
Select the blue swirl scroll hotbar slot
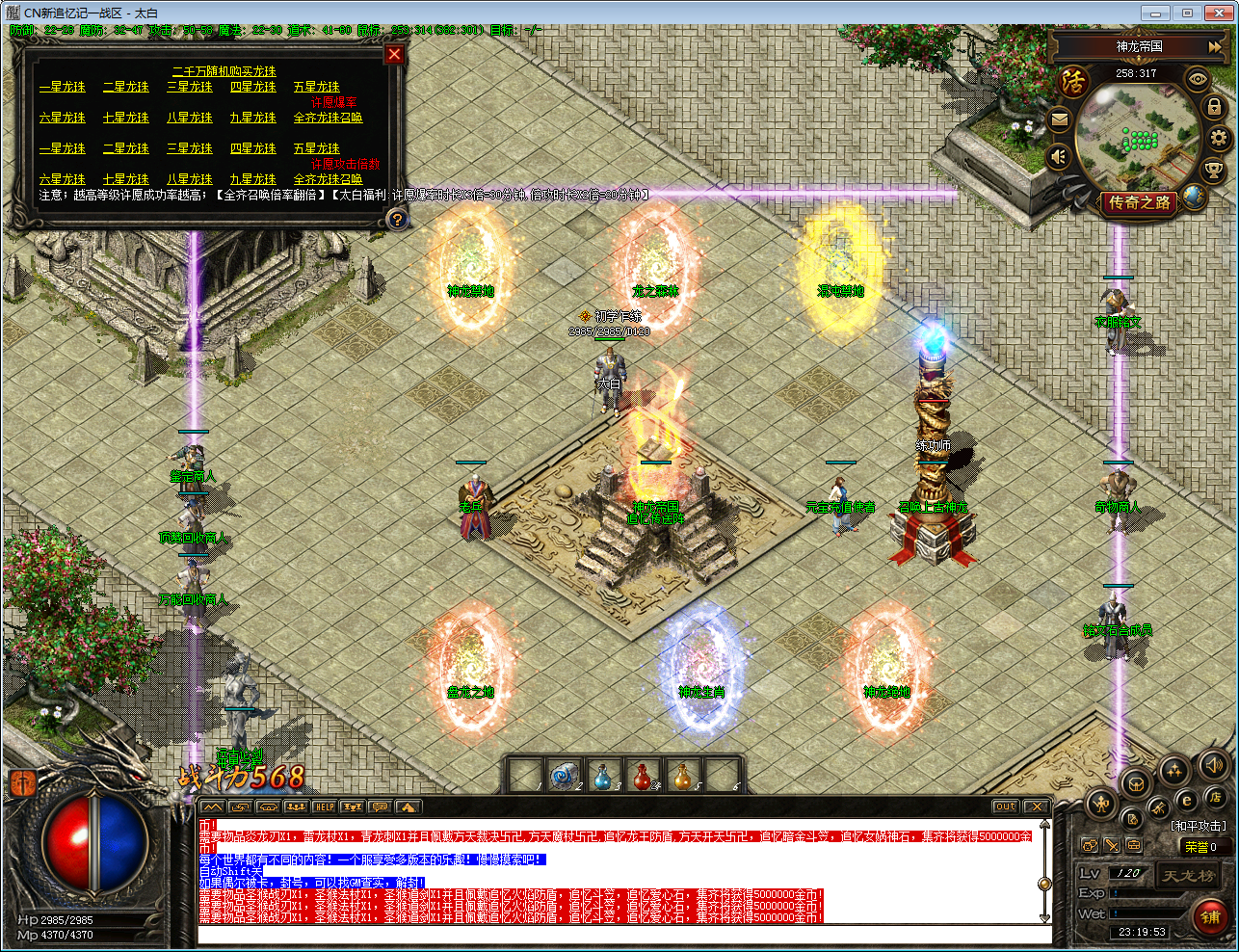click(562, 777)
